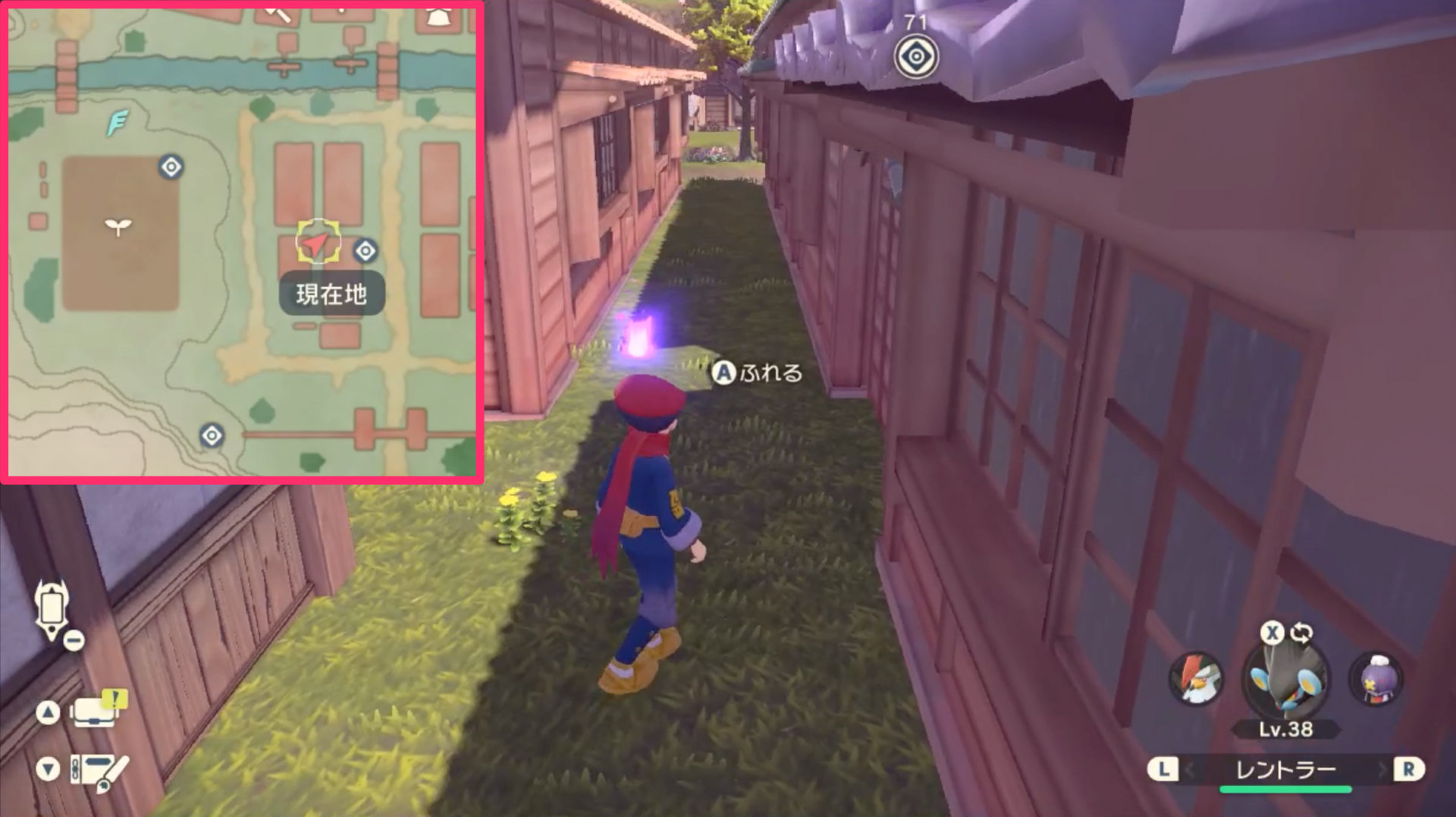Click the red player arrow on the map

315,244
